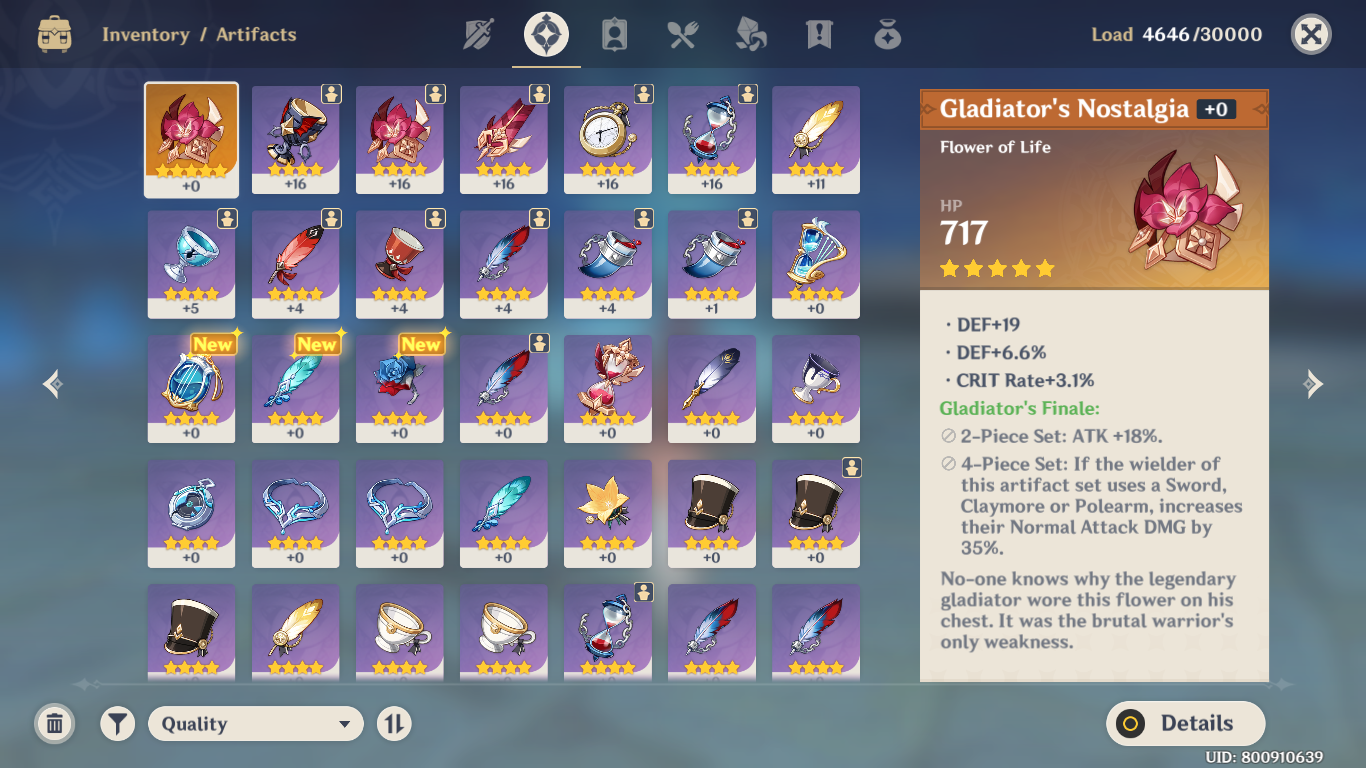Show the Quest items tab

819,35
